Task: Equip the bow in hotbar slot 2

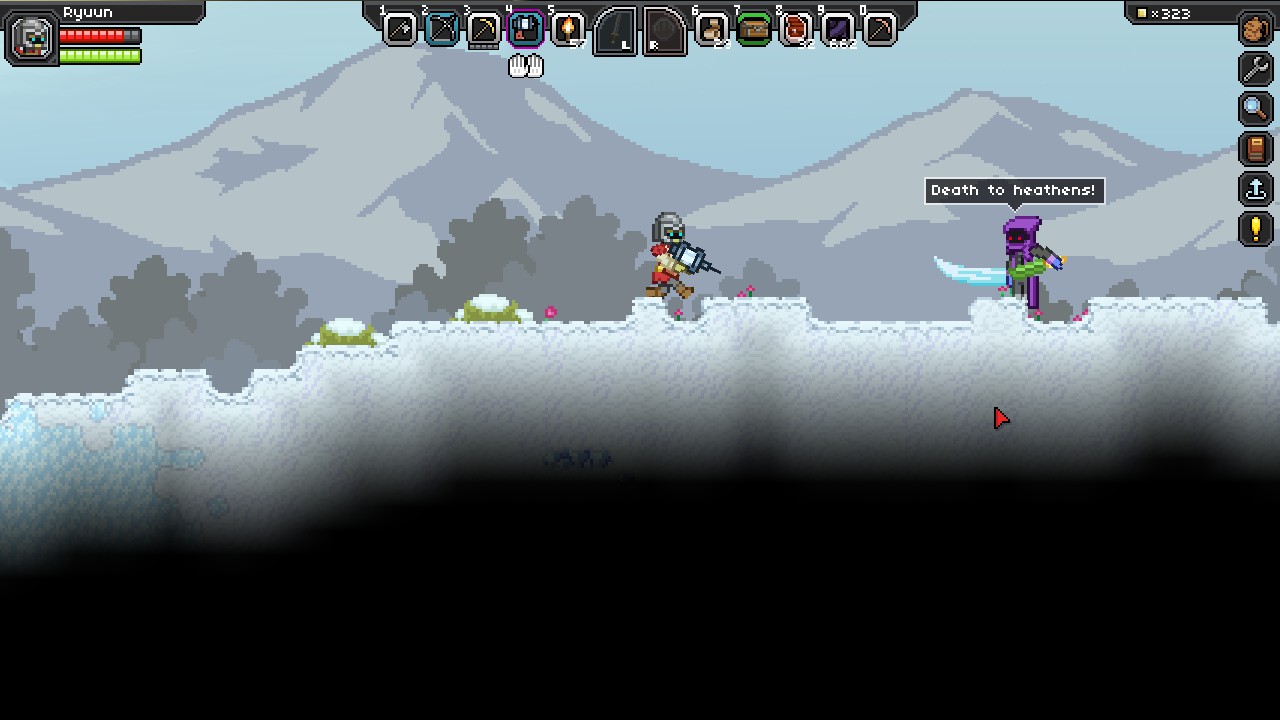Action: pyautogui.click(x=442, y=29)
